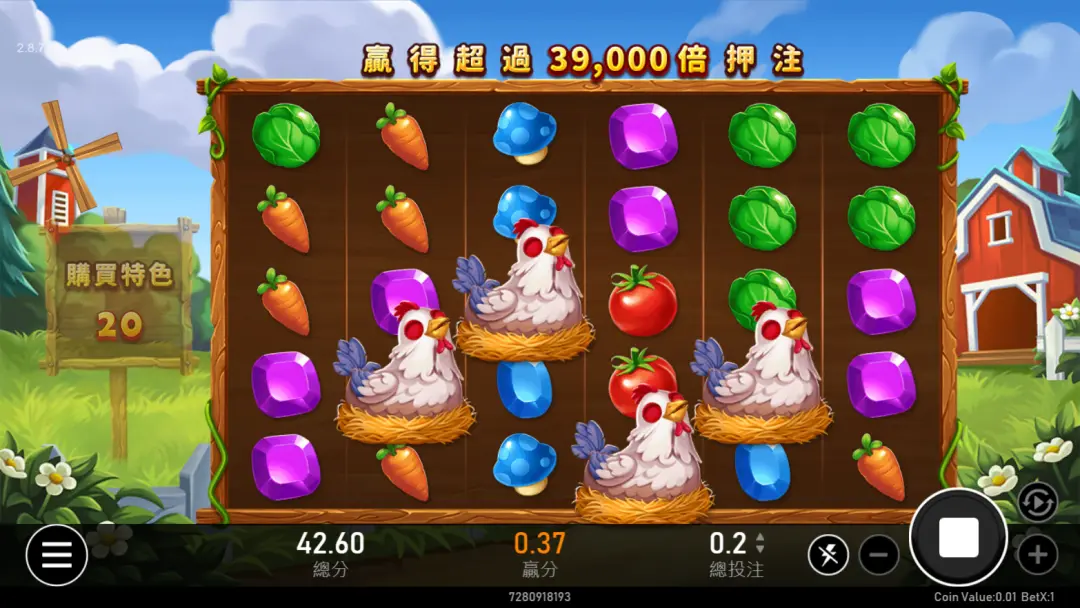Toggle the autoplay spin icon
This screenshot has height=608, width=1080.
click(x=1037, y=501)
